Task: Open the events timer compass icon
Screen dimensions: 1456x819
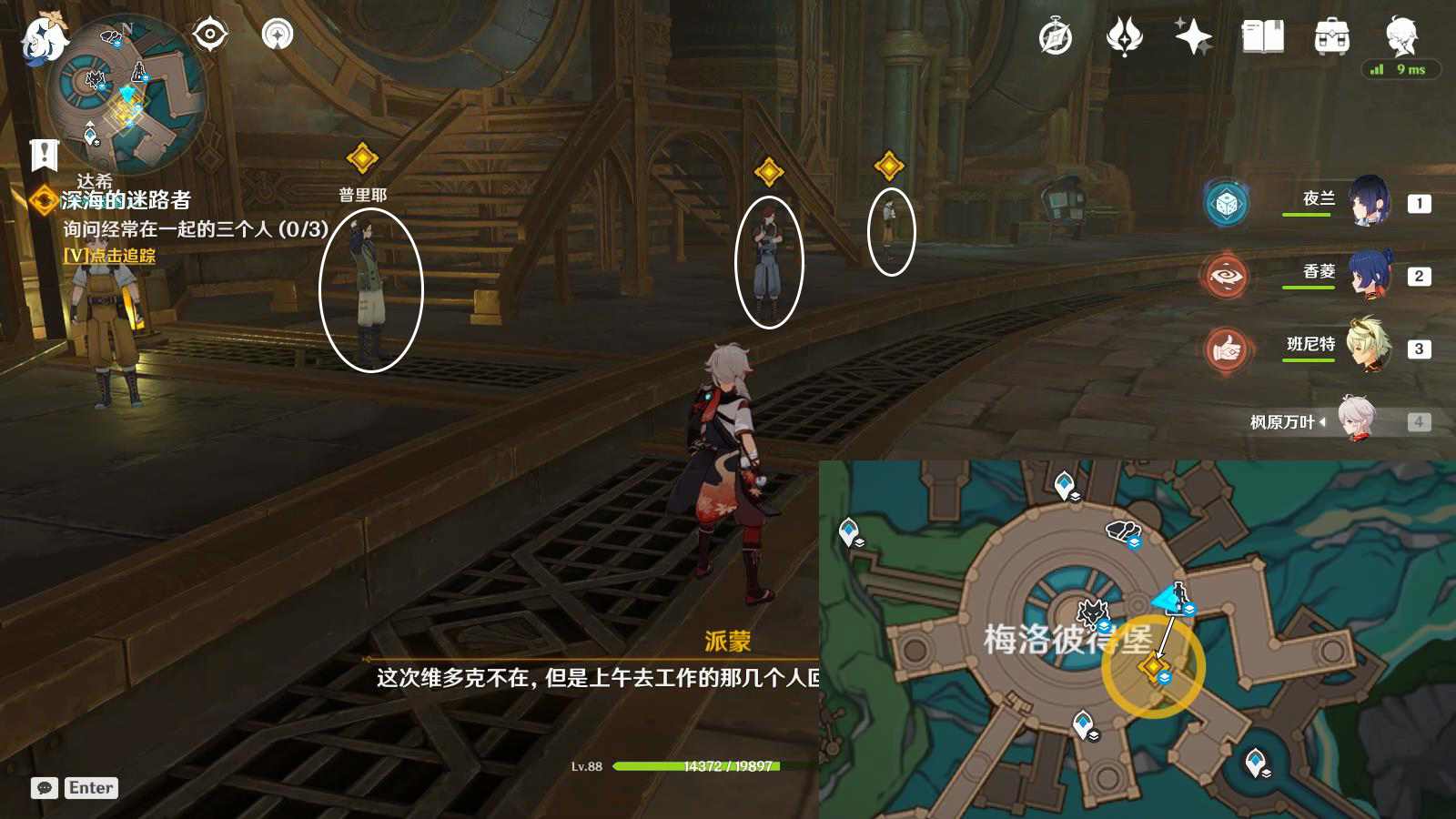Action: point(1054,36)
